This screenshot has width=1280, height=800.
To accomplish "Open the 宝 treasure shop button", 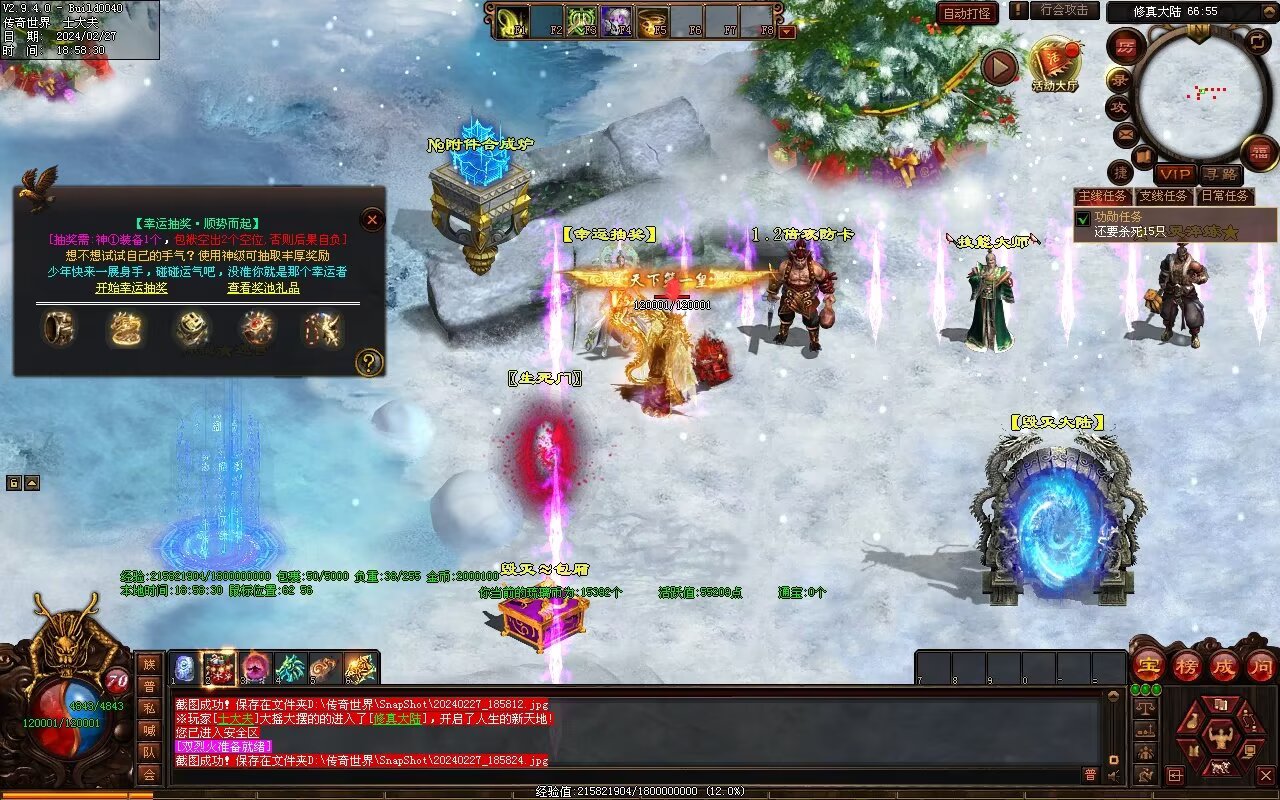I will pyautogui.click(x=1148, y=665).
